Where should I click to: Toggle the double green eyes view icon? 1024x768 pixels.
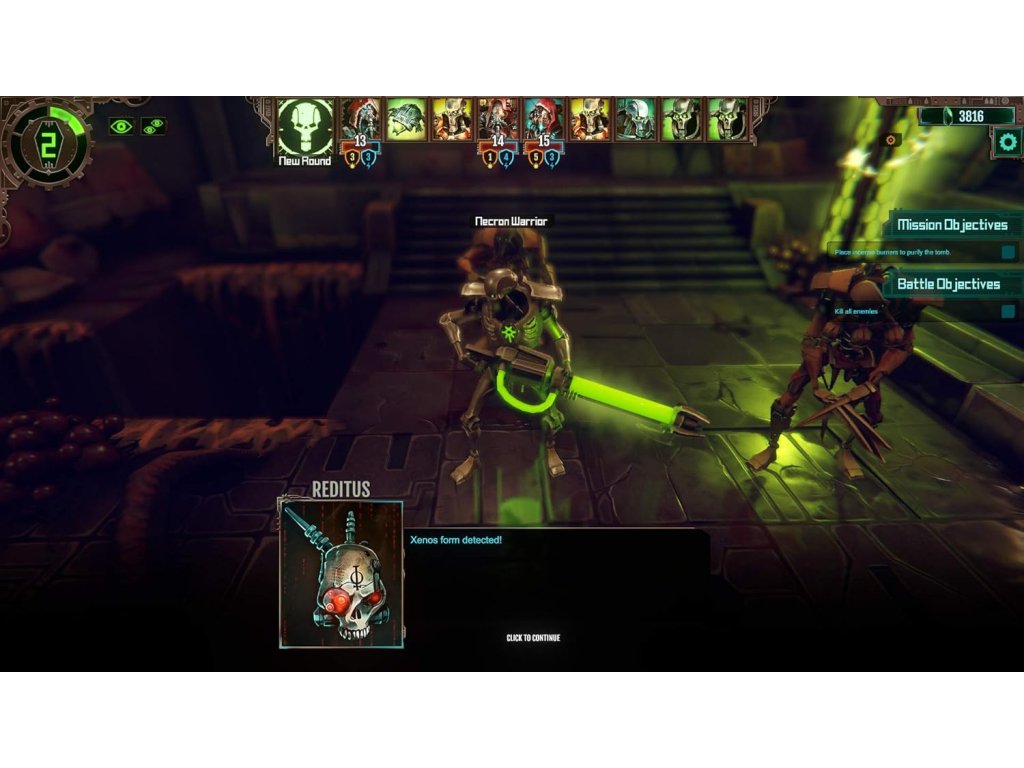coord(153,126)
